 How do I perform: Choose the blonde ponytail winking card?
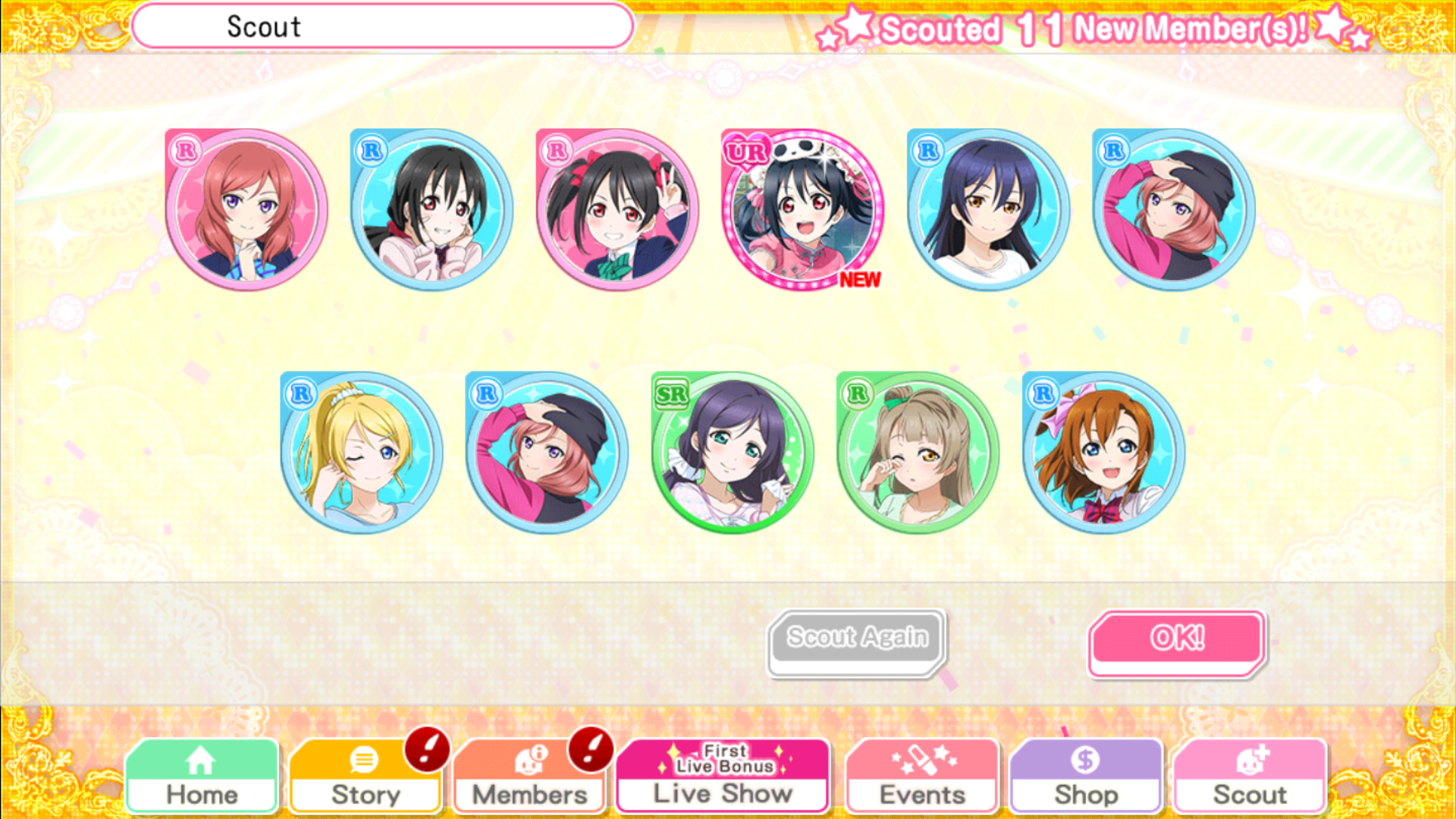point(361,453)
